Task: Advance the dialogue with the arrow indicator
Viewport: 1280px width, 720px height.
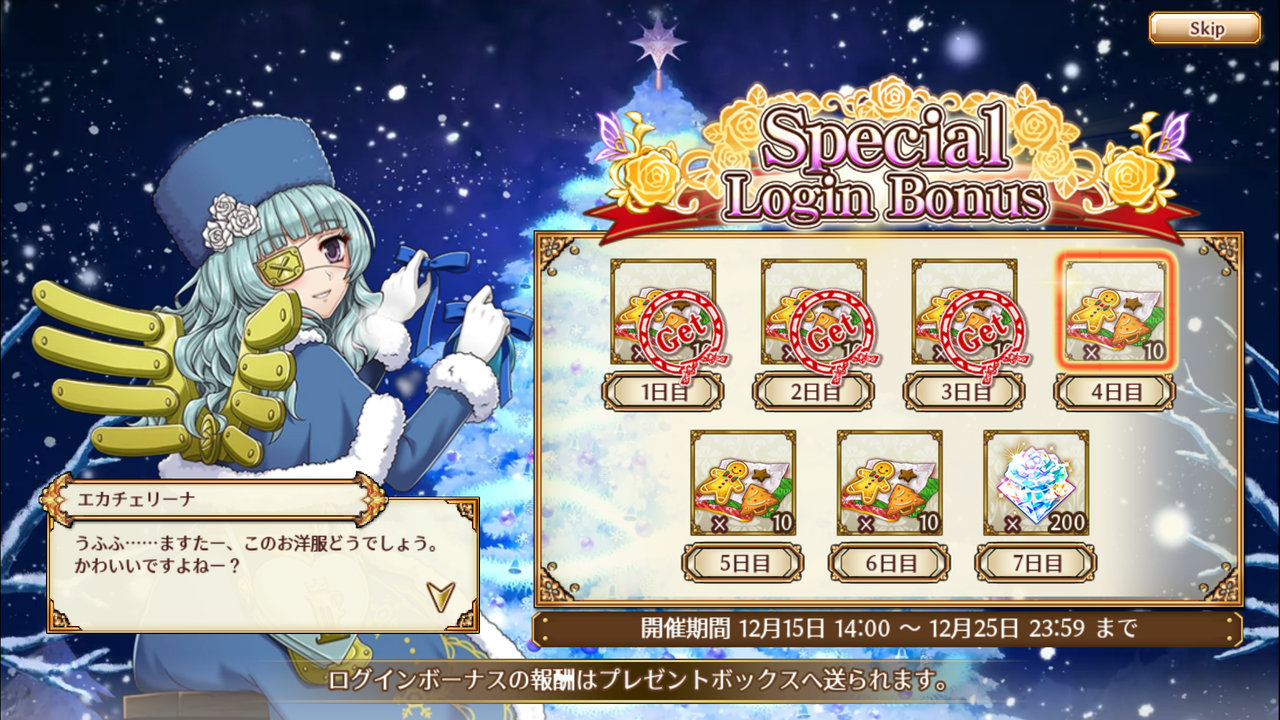Action: (439, 595)
